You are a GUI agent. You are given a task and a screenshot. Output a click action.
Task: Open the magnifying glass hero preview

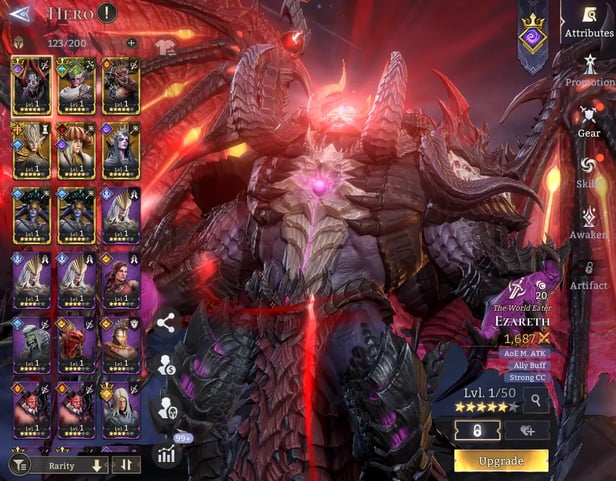click(x=535, y=401)
